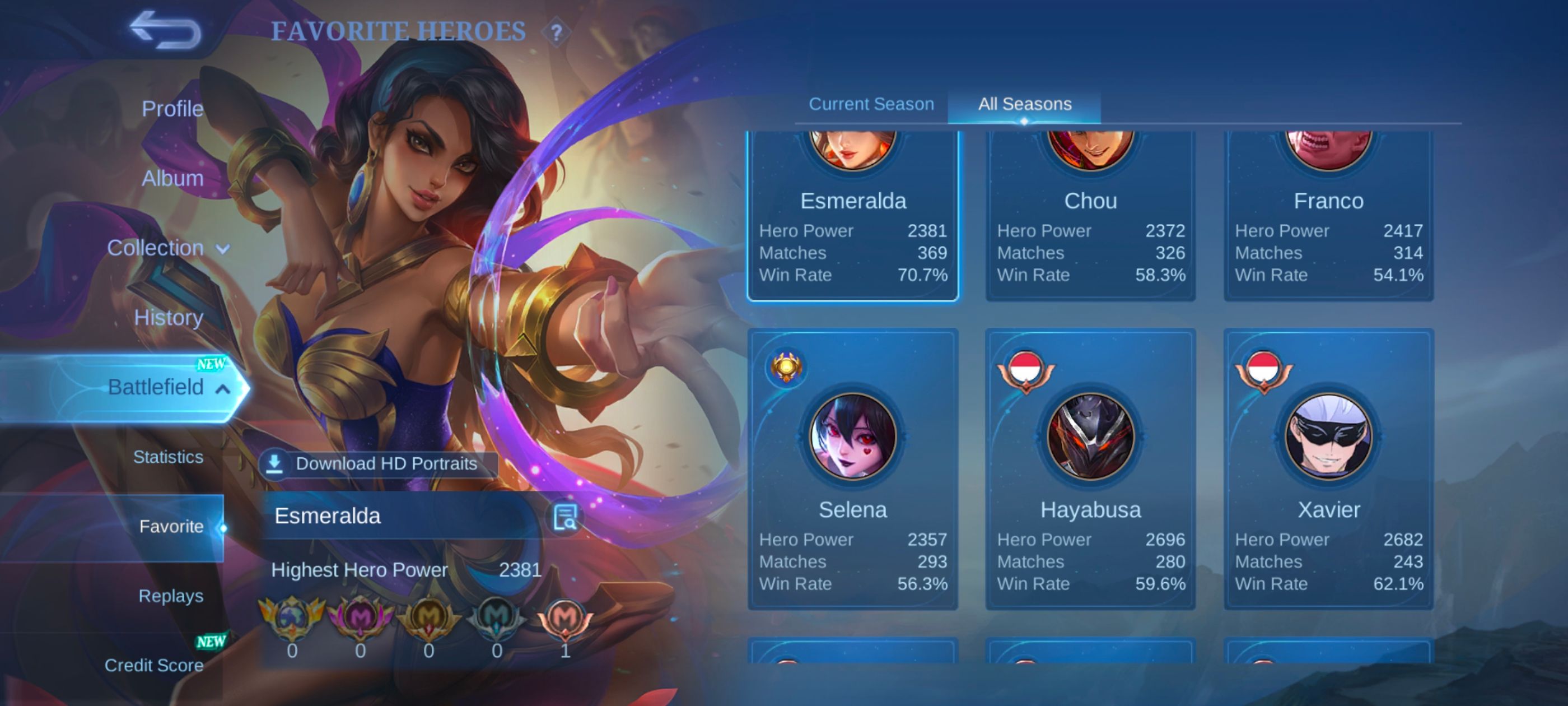Select the Xavier hero card
This screenshot has width=1568, height=706.
[1328, 469]
